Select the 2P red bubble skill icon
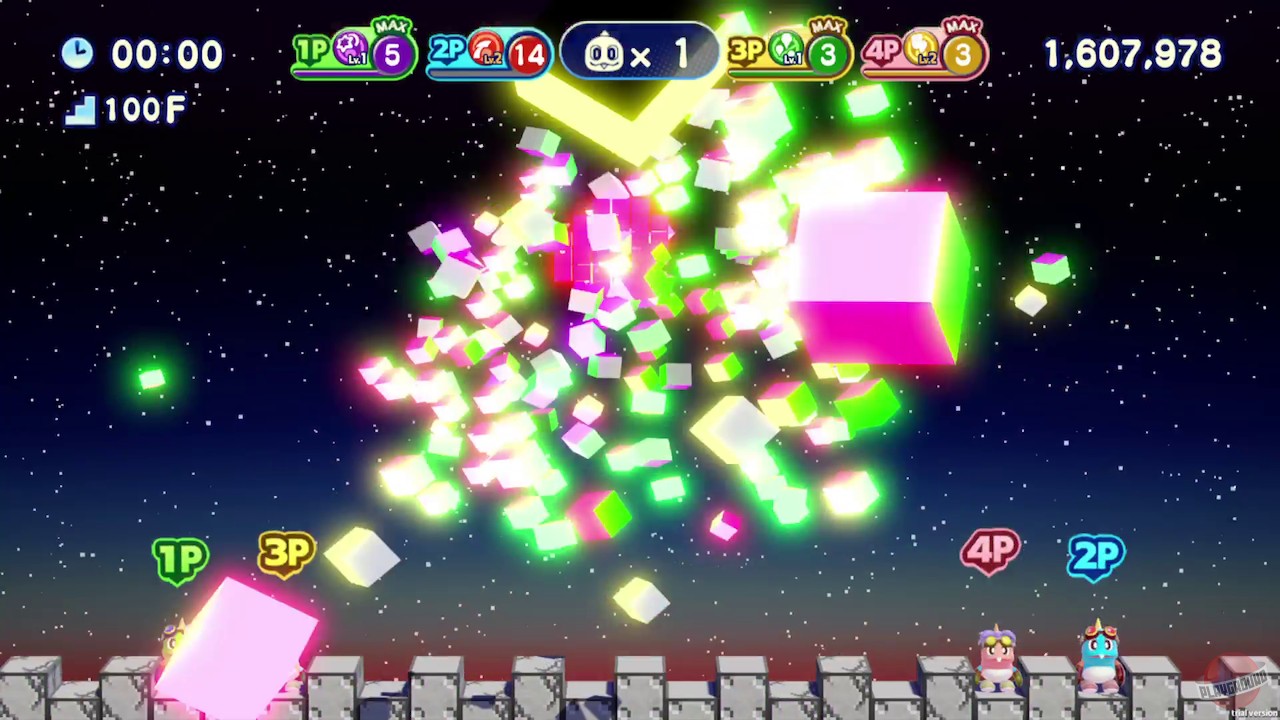 click(x=484, y=48)
